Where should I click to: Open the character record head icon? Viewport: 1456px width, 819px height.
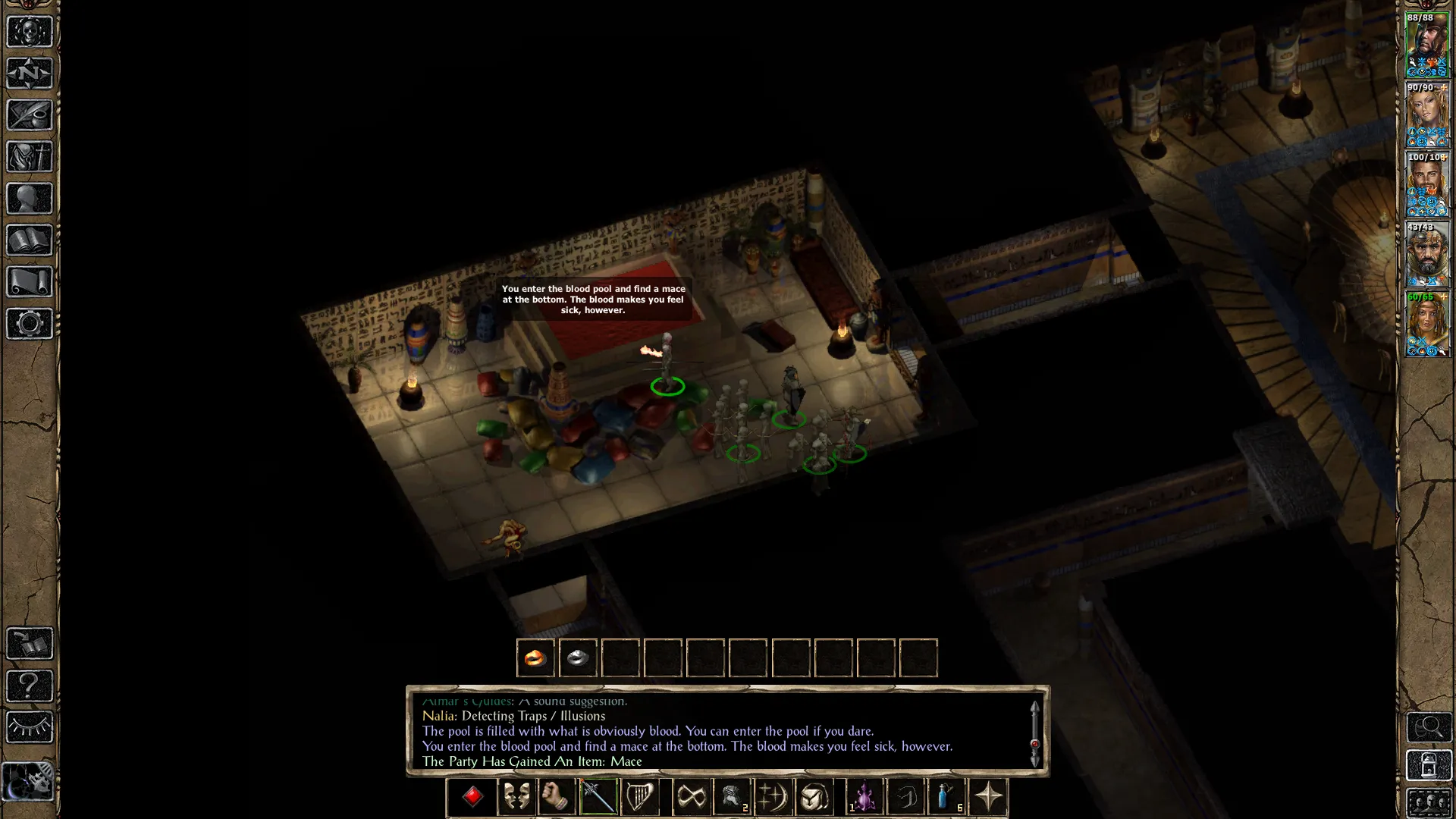click(x=30, y=199)
